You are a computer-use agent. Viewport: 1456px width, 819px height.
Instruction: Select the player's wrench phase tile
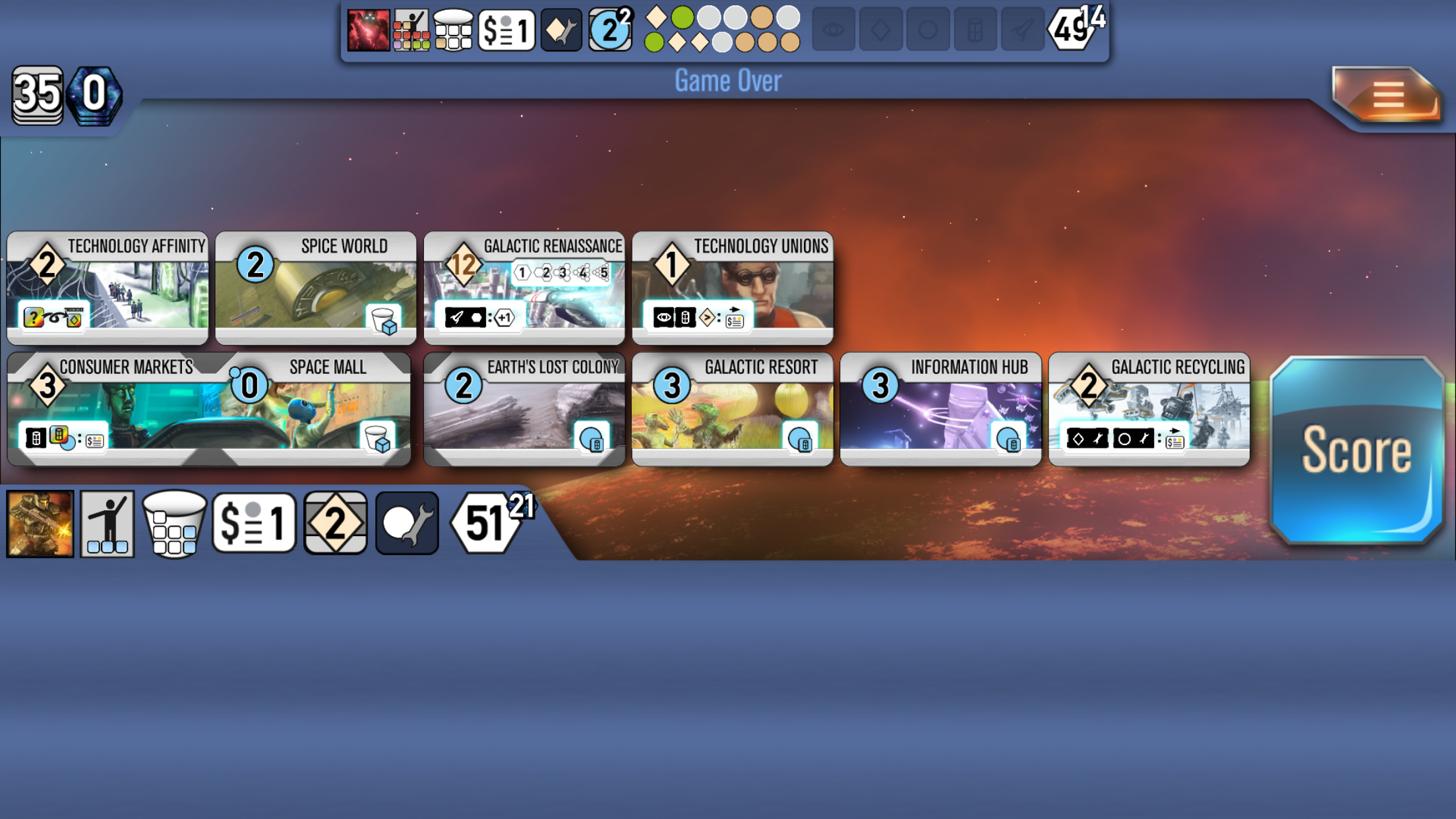pos(407,524)
